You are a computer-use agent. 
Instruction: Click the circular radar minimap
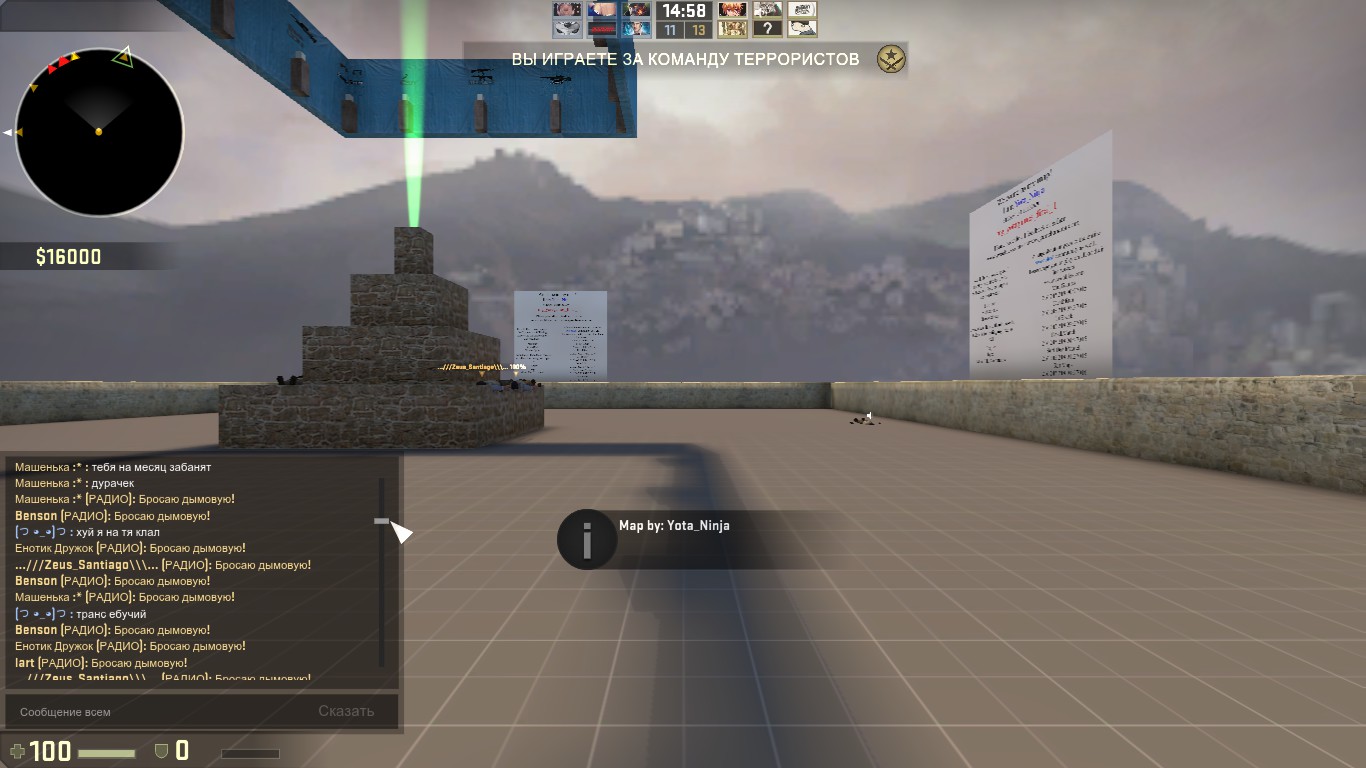click(99, 131)
